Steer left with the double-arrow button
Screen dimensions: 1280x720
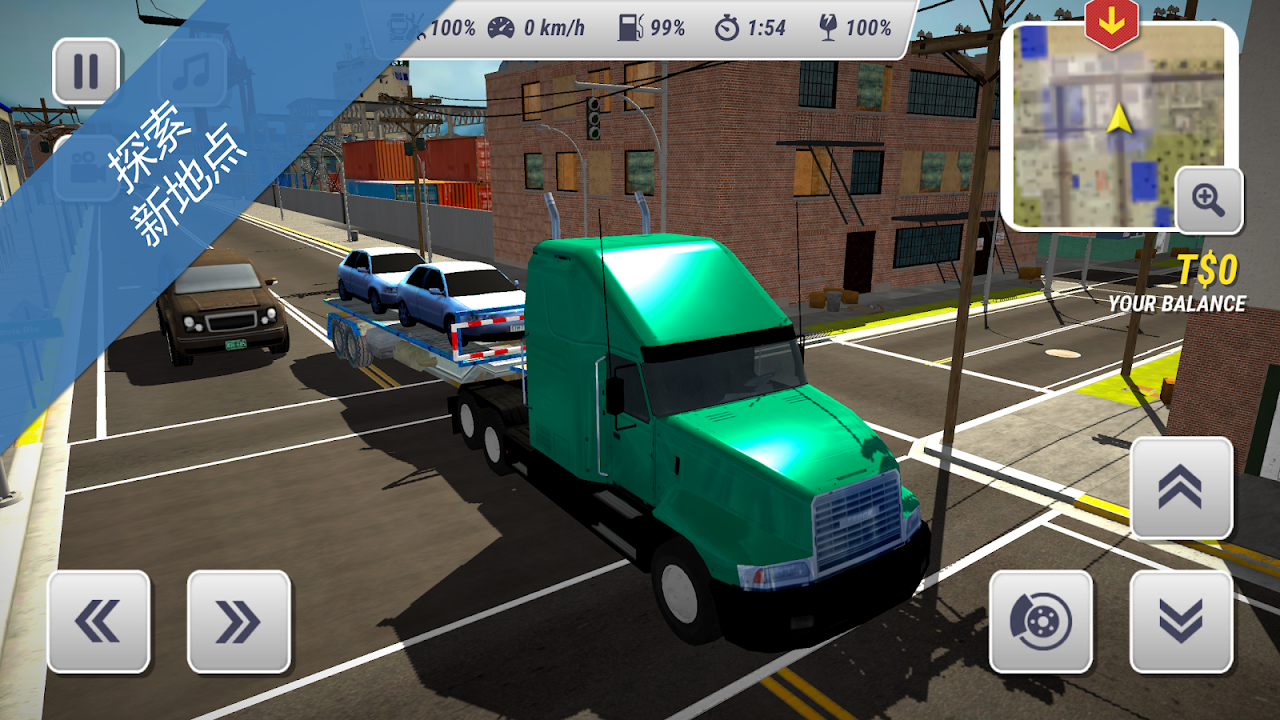point(98,621)
